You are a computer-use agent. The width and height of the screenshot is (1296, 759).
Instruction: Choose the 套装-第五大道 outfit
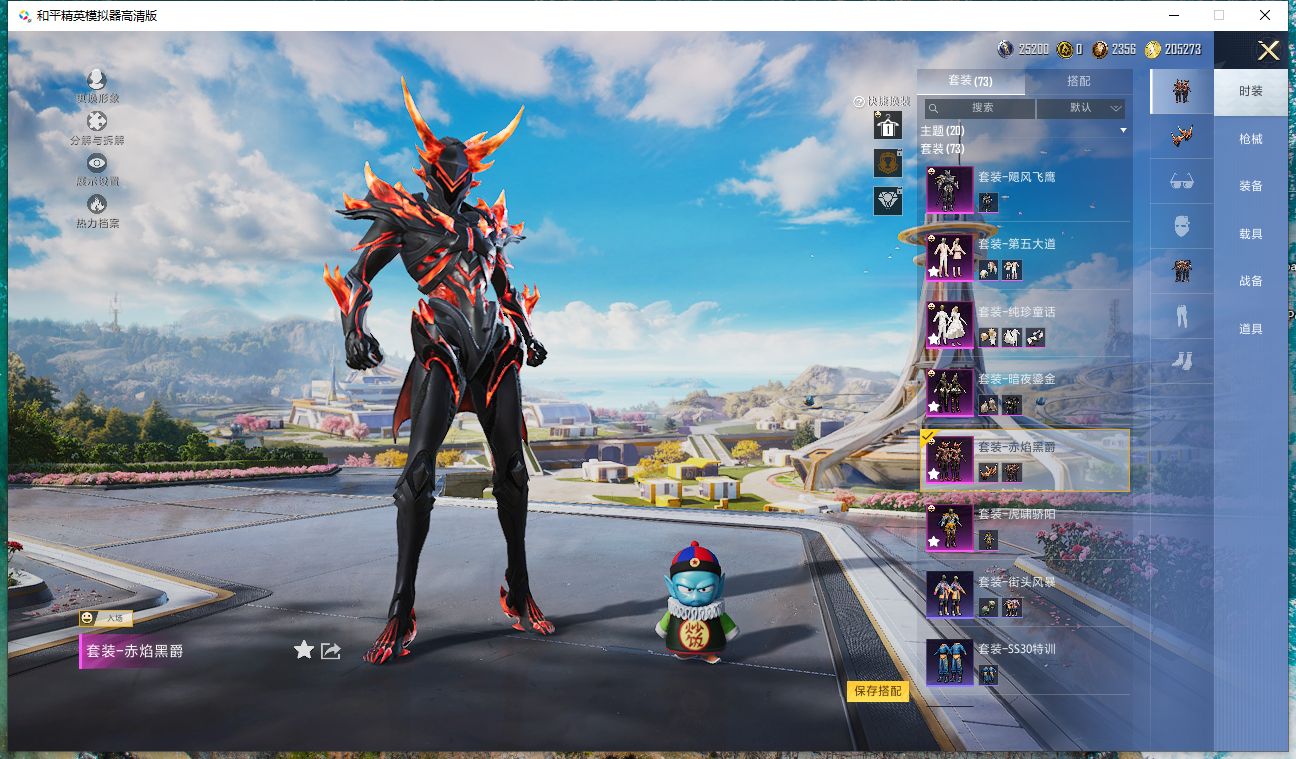coord(1024,256)
